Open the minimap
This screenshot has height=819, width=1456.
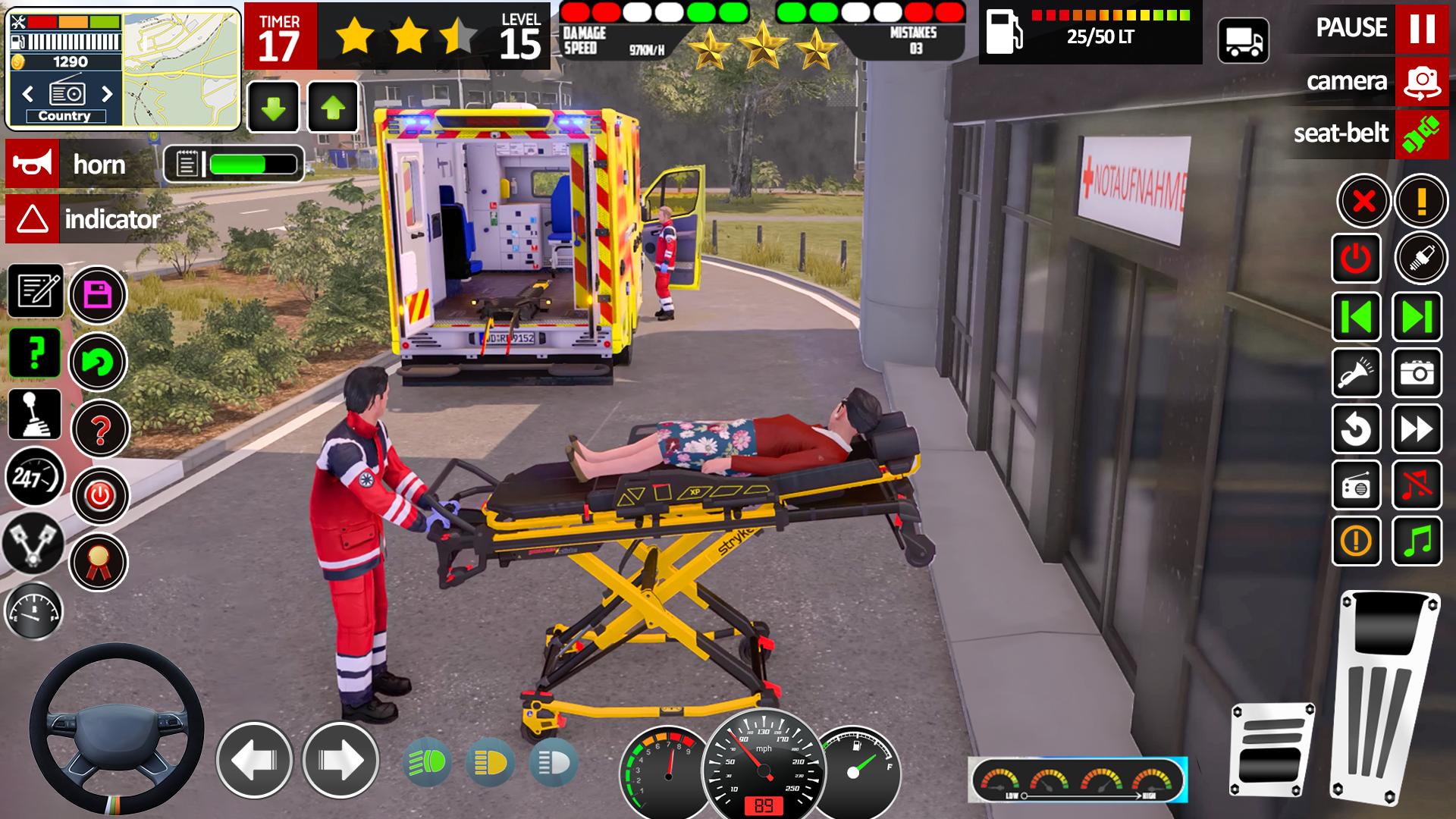[x=181, y=68]
